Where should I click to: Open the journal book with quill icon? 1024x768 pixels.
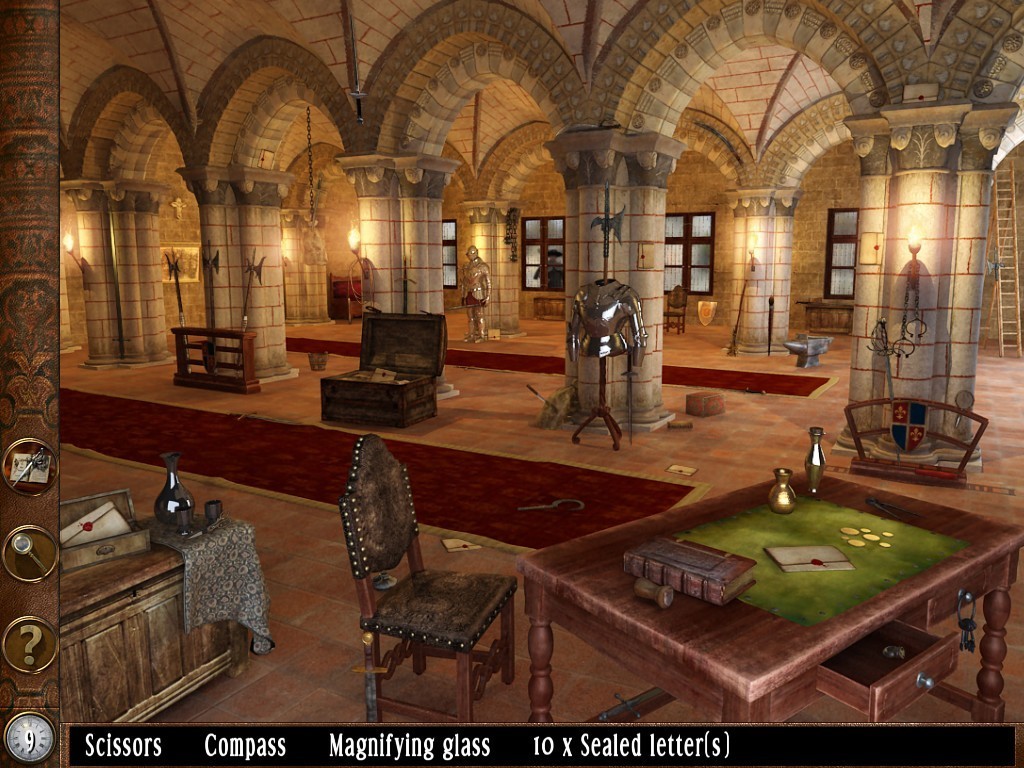point(29,466)
